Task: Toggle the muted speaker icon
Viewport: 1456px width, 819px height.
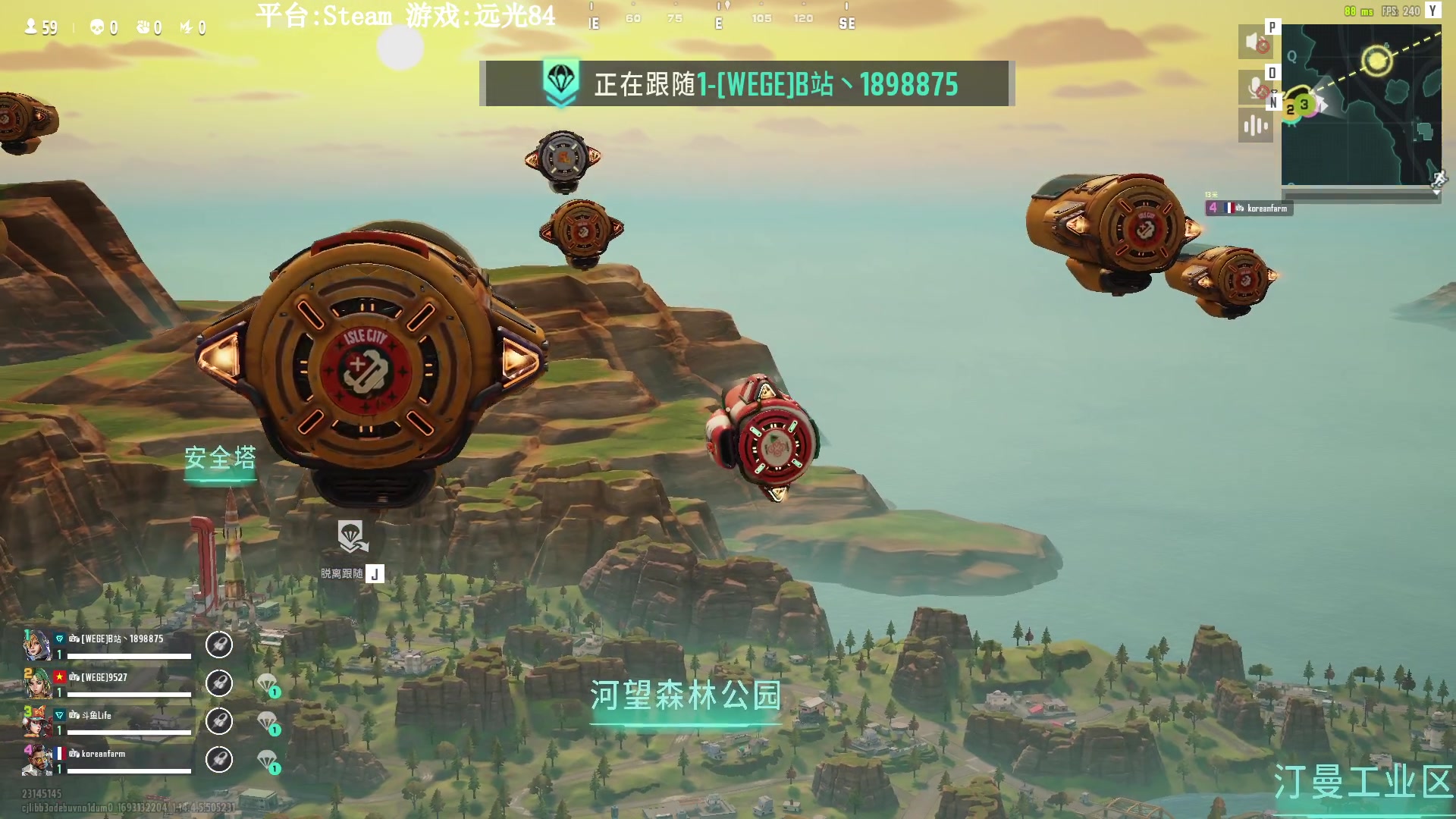Action: click(x=1256, y=42)
